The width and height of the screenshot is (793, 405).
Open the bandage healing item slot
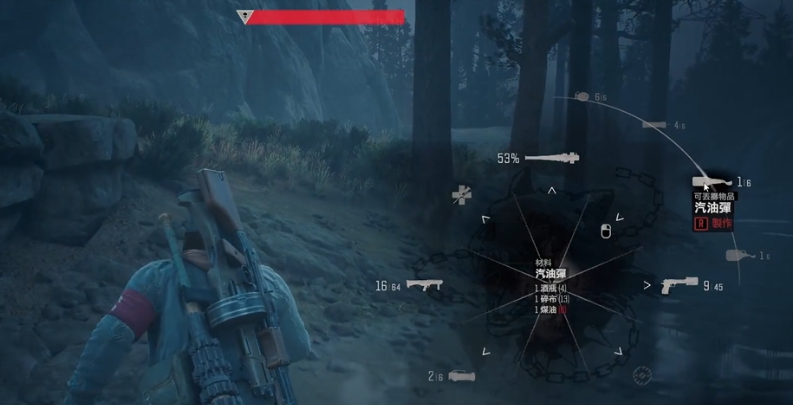click(x=461, y=194)
